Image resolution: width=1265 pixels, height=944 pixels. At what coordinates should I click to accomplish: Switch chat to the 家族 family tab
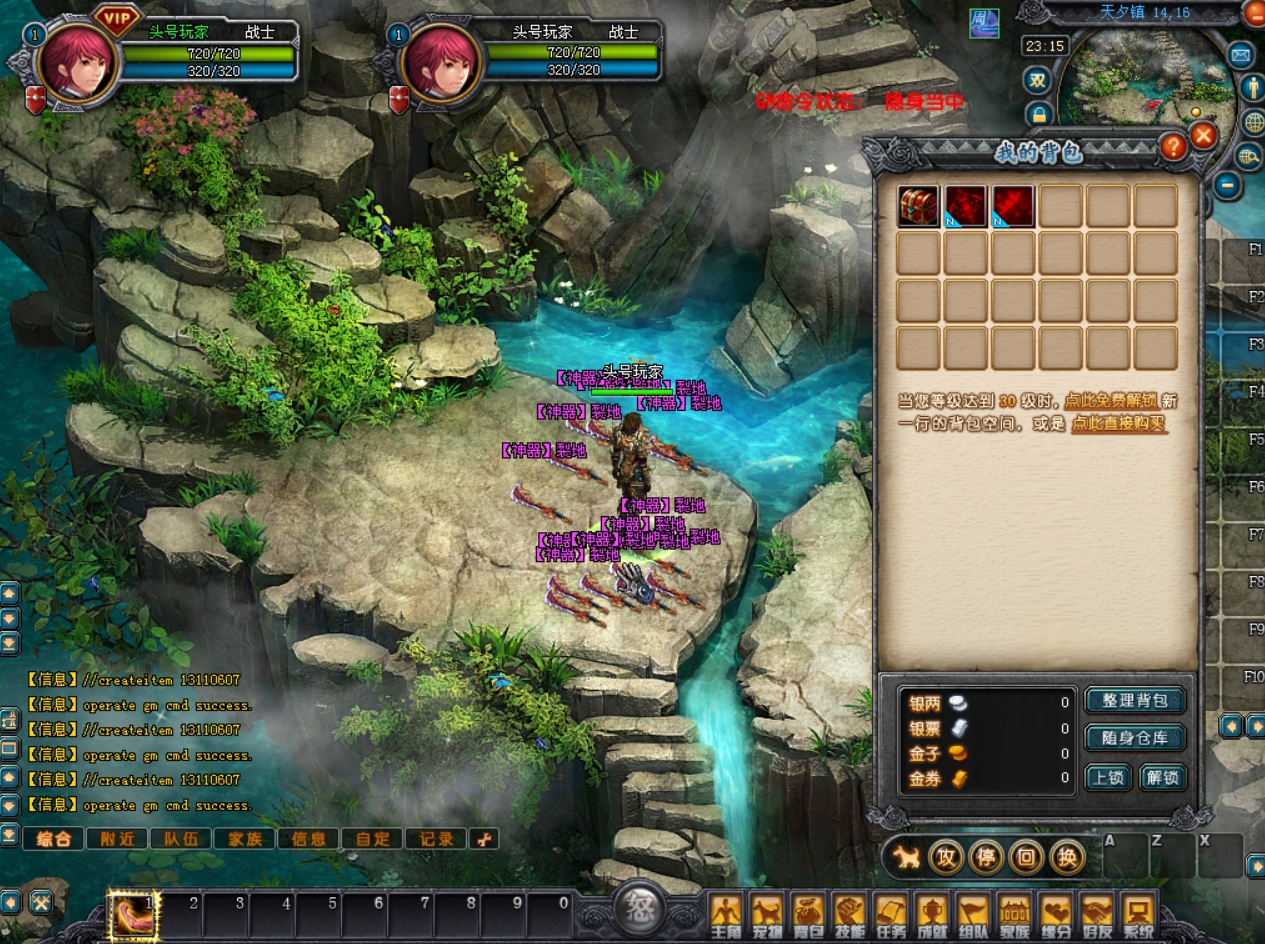pos(245,839)
